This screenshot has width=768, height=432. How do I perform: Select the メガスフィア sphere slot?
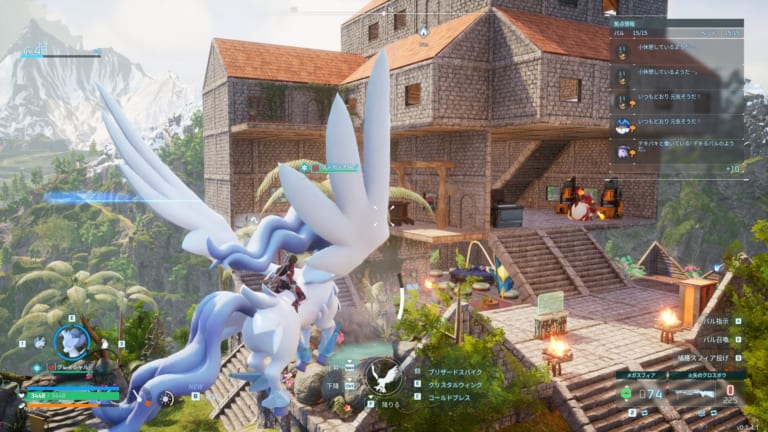point(639,391)
